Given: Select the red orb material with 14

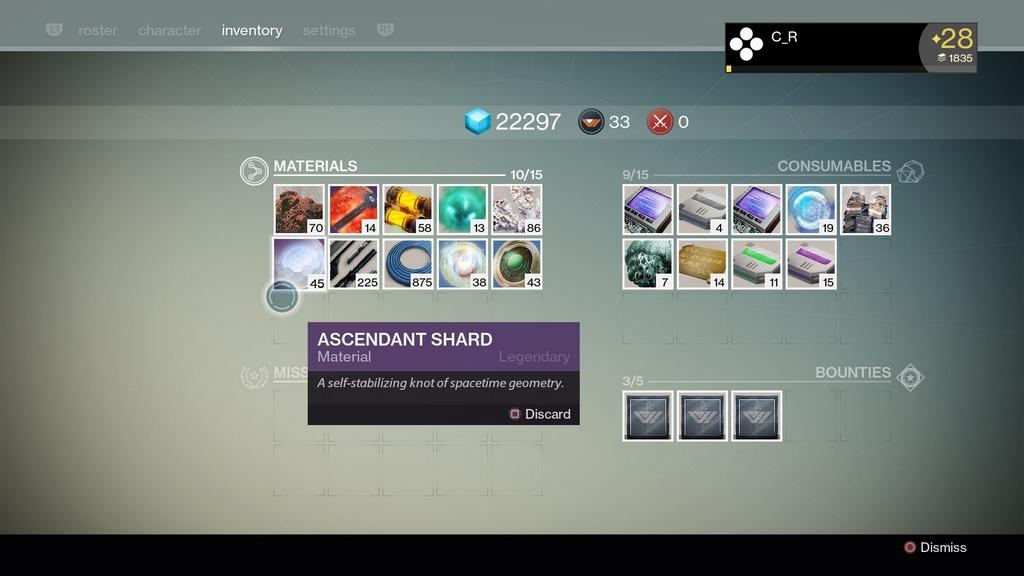Looking at the screenshot, I should (353, 209).
